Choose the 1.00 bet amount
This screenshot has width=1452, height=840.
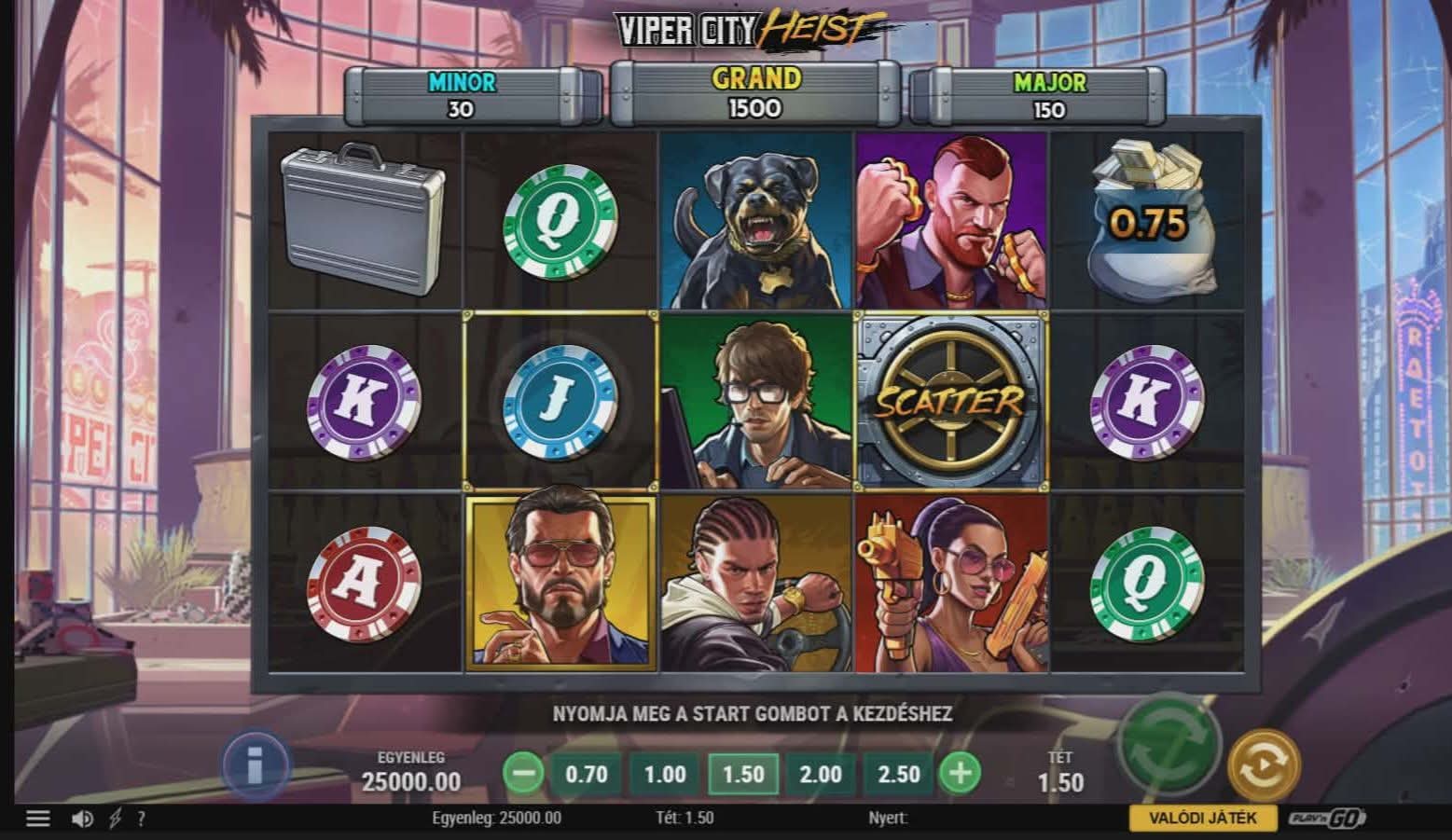click(665, 774)
